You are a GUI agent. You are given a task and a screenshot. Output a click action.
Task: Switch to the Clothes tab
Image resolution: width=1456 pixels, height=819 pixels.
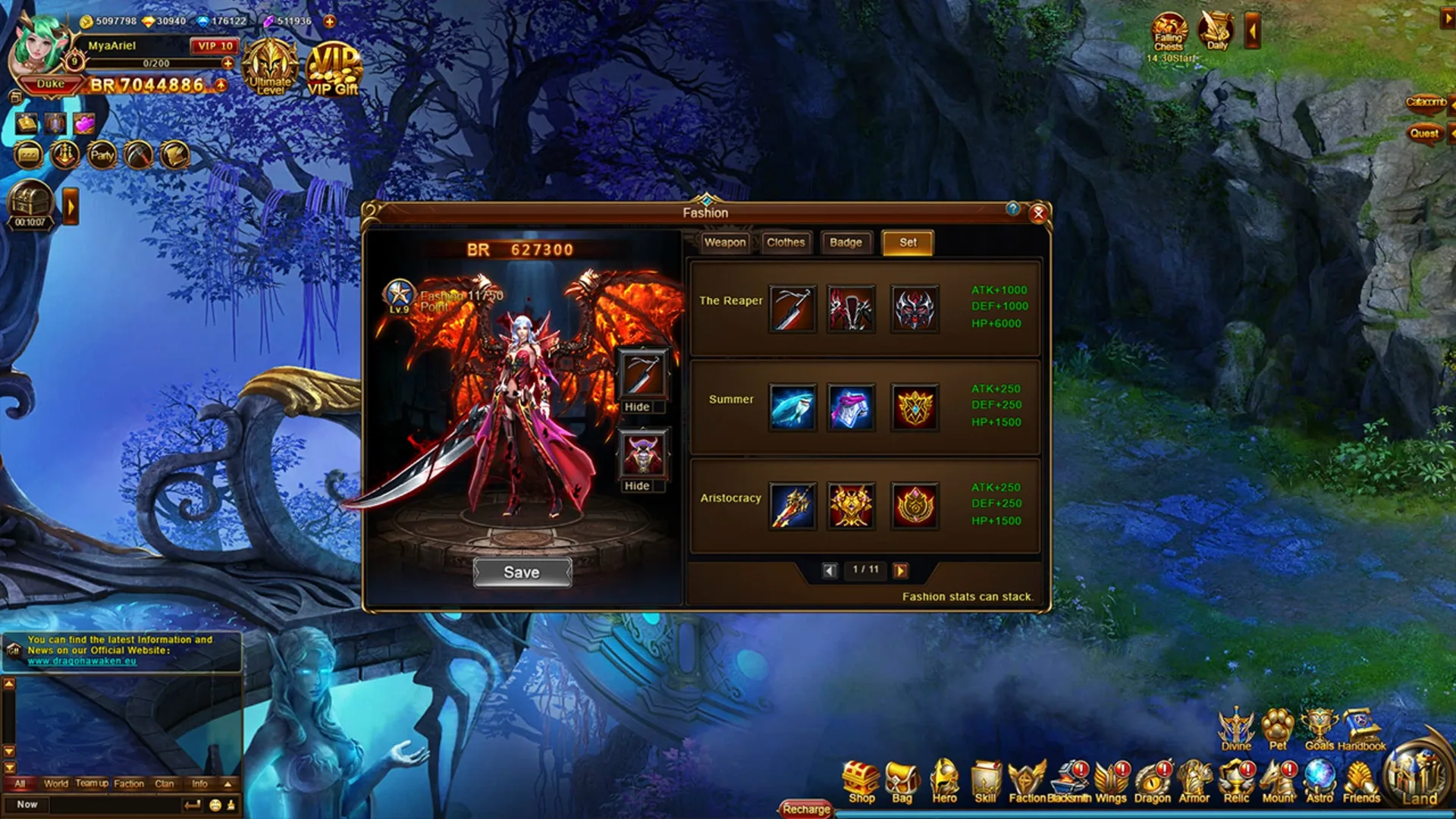click(x=786, y=242)
